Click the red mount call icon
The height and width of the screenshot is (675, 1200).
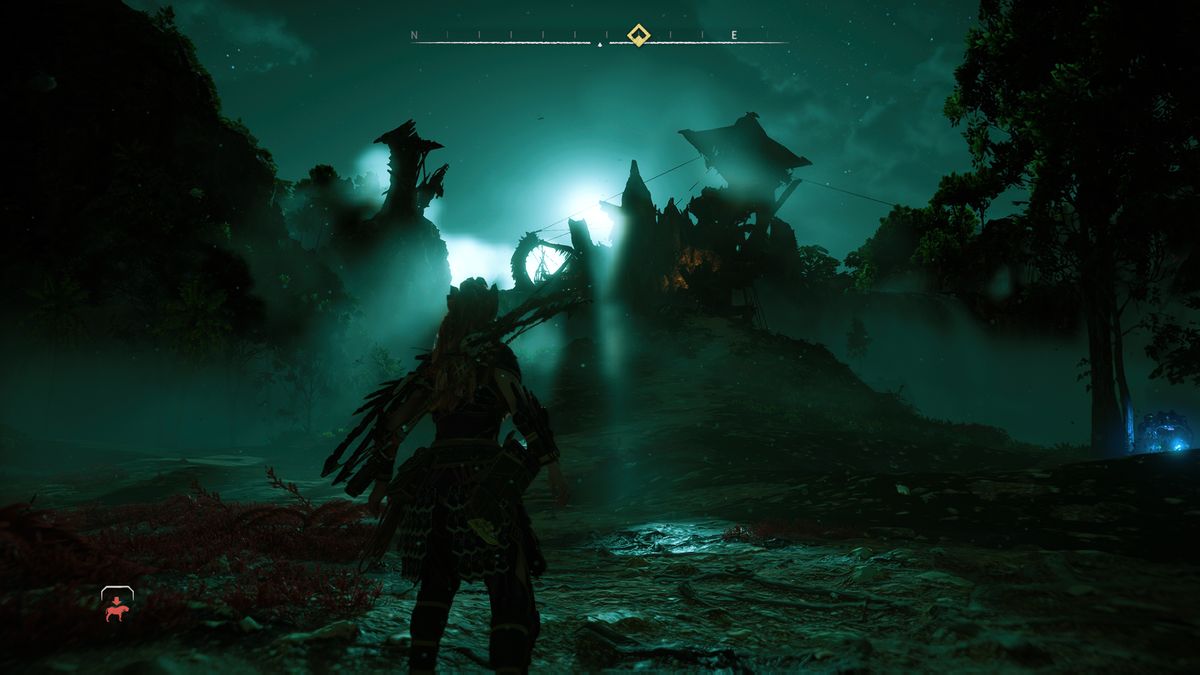pyautogui.click(x=117, y=605)
